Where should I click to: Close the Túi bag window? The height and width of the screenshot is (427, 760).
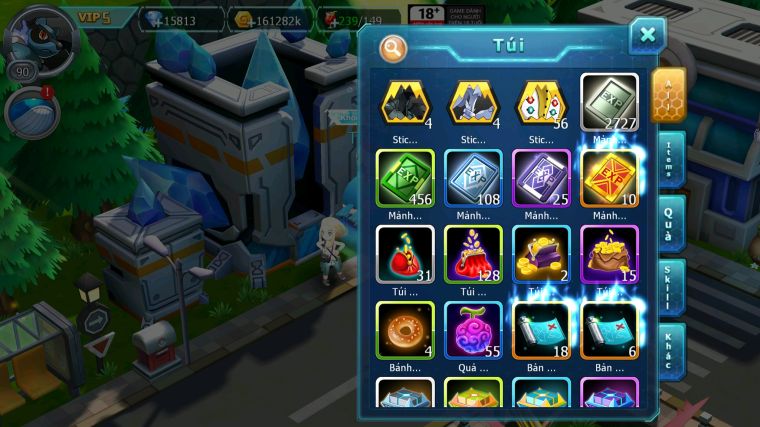click(647, 36)
